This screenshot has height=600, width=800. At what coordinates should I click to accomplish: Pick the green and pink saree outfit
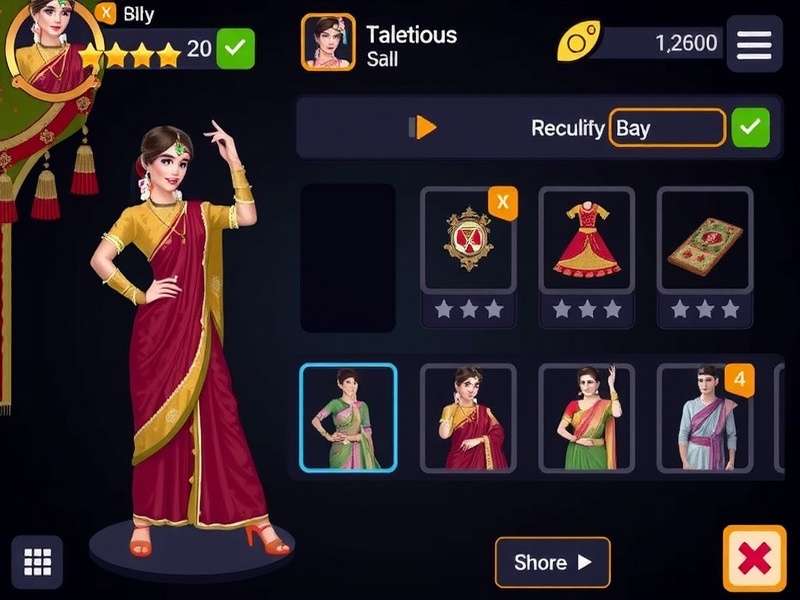coord(348,418)
